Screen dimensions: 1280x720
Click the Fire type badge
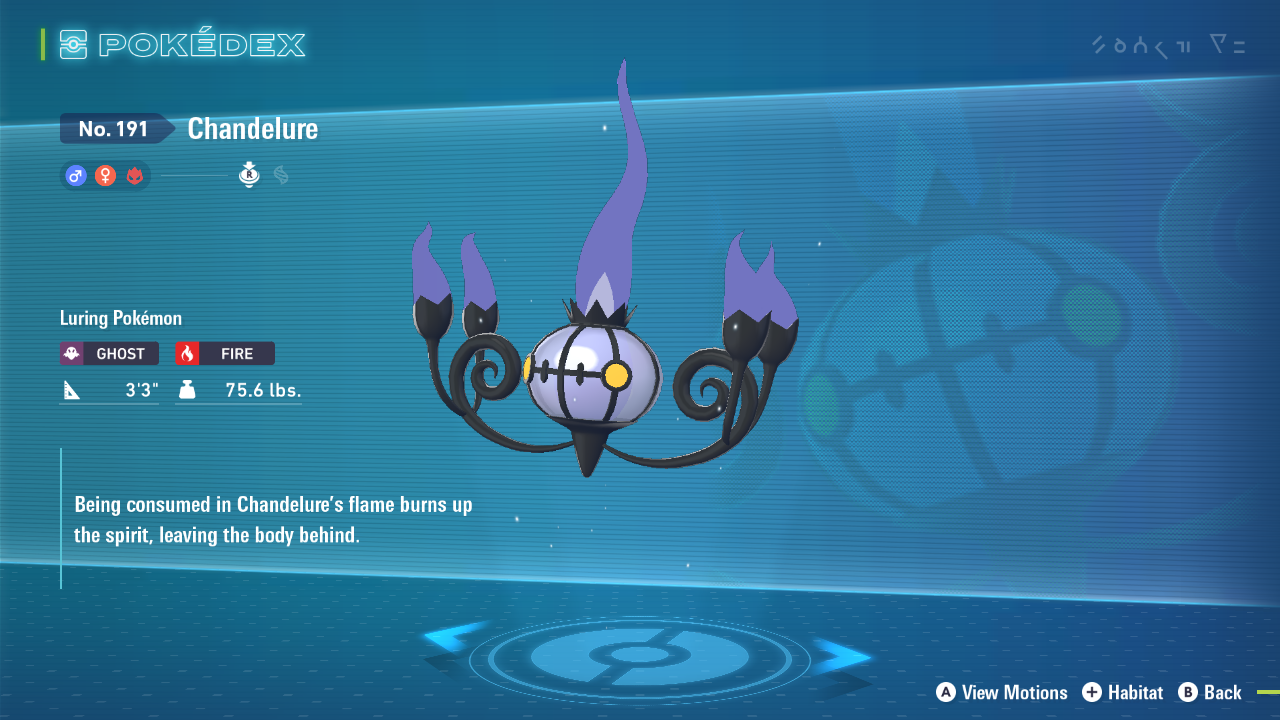tap(225, 353)
